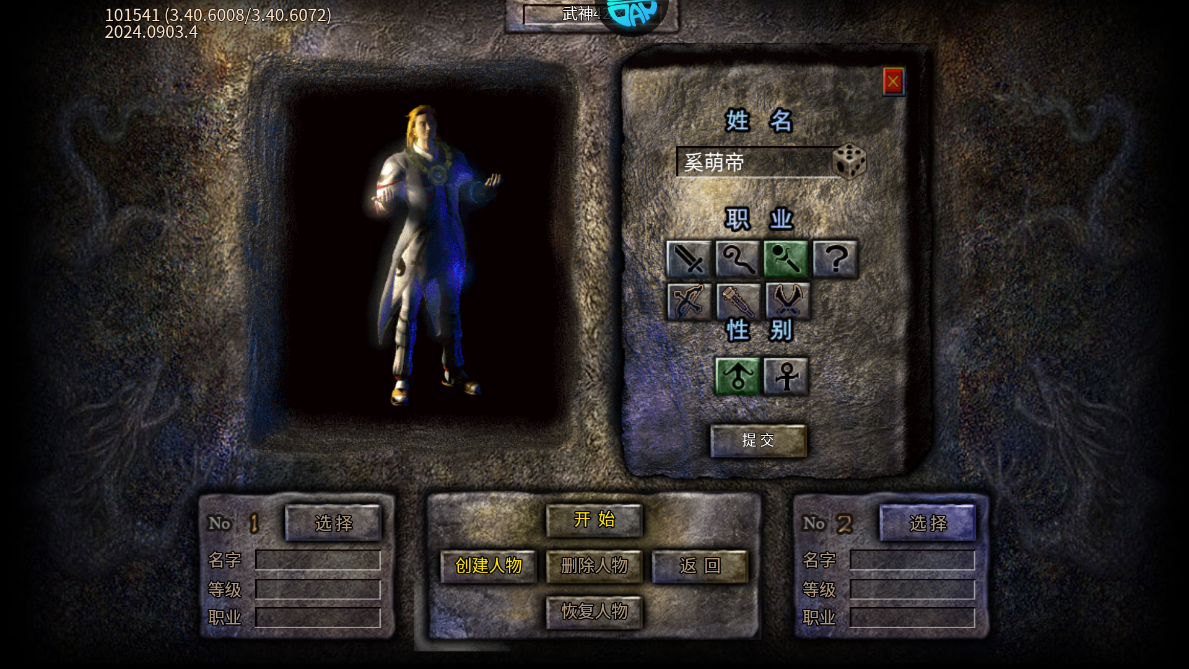Select the male gender symbol

click(737, 376)
